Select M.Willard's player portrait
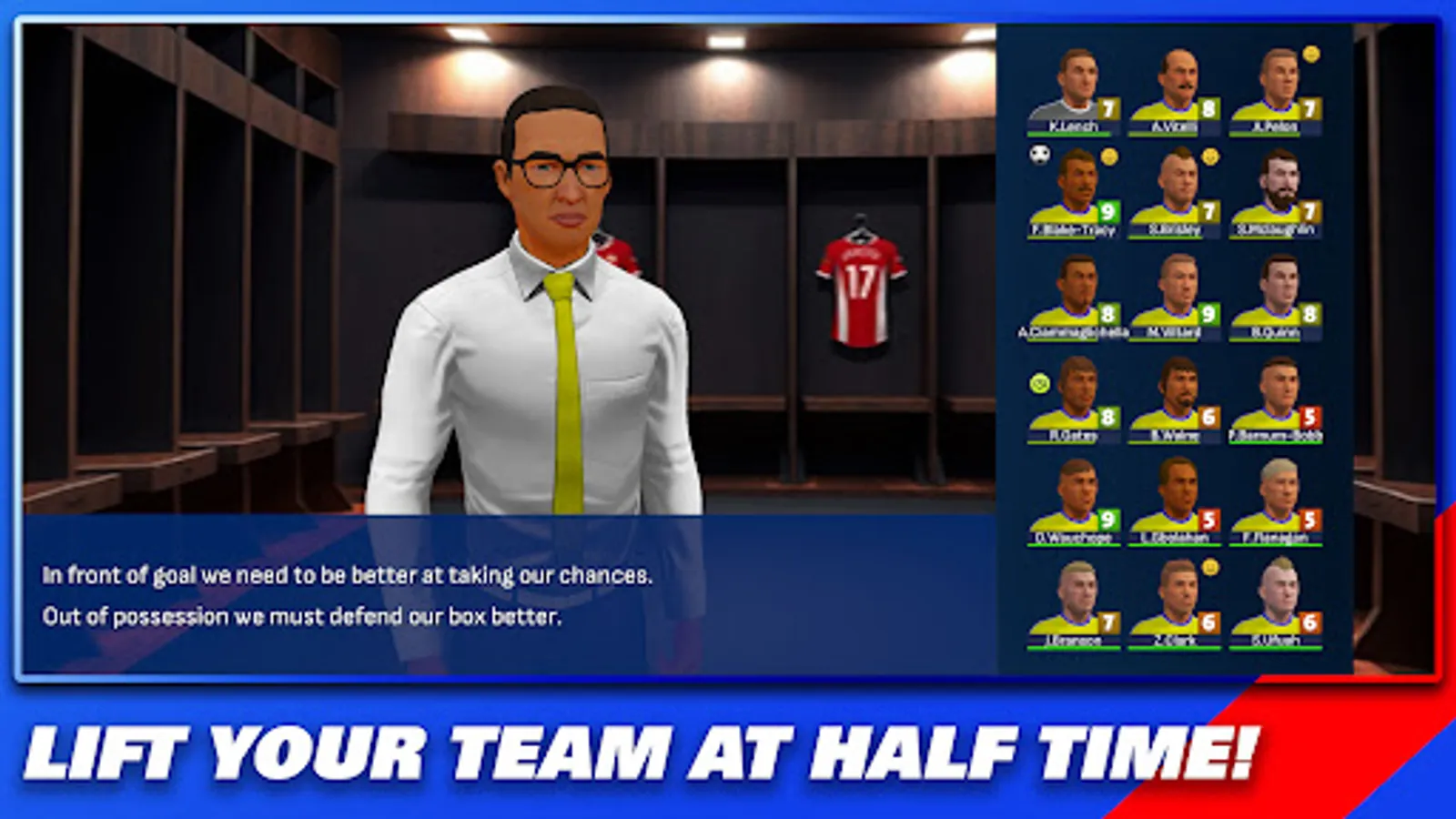 pyautogui.click(x=1180, y=282)
